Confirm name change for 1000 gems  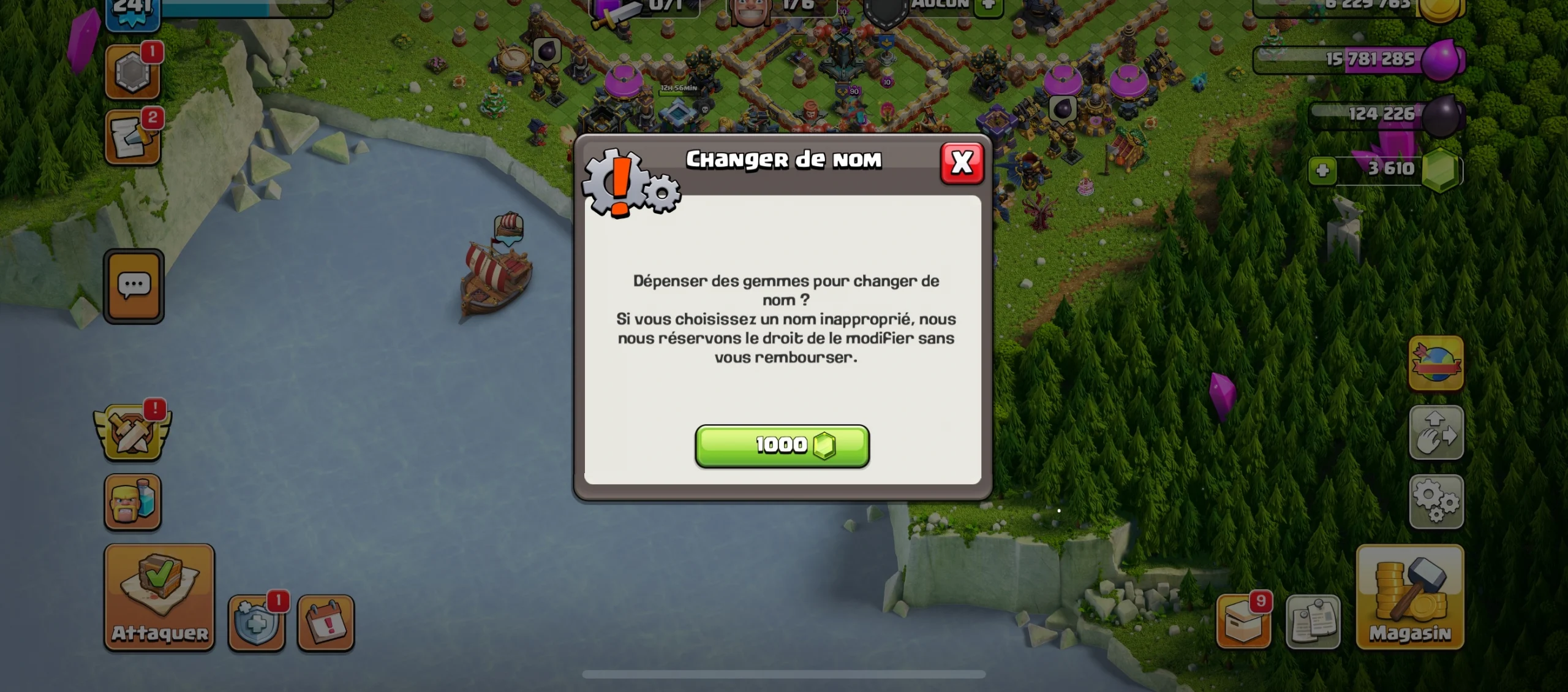(782, 446)
